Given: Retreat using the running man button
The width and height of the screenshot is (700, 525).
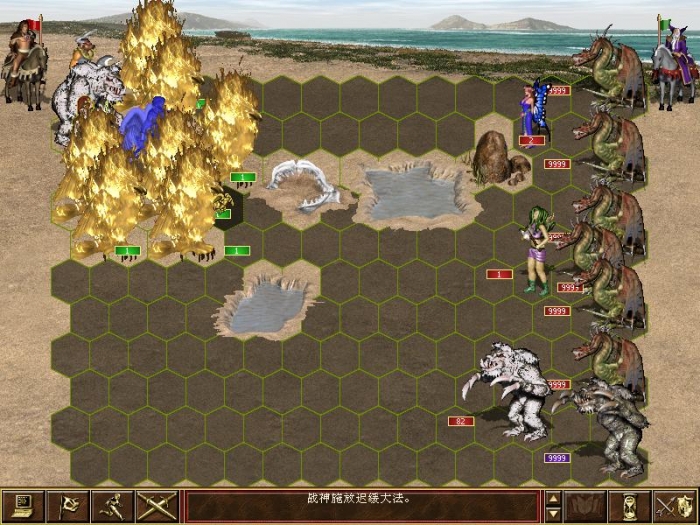Looking at the screenshot, I should coord(114,506).
